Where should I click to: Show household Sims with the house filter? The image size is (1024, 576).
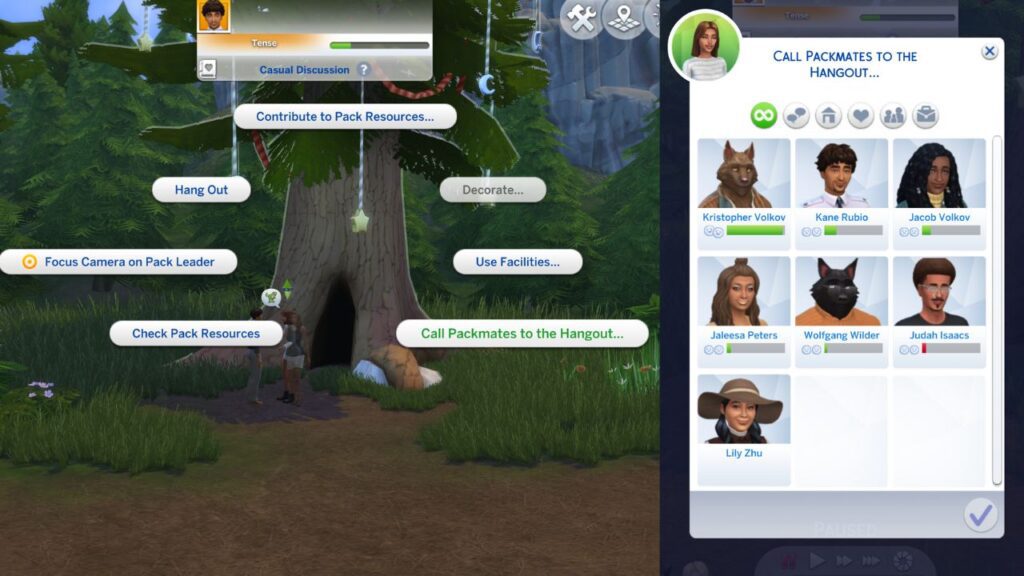pyautogui.click(x=829, y=116)
